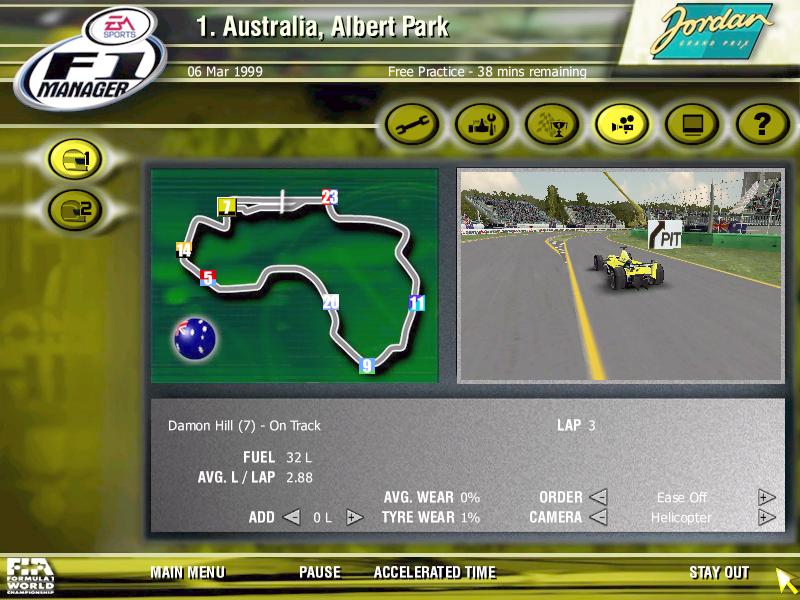Image resolution: width=800 pixels, height=600 pixels.
Task: Open the wrench car setup screen
Action: pos(413,125)
